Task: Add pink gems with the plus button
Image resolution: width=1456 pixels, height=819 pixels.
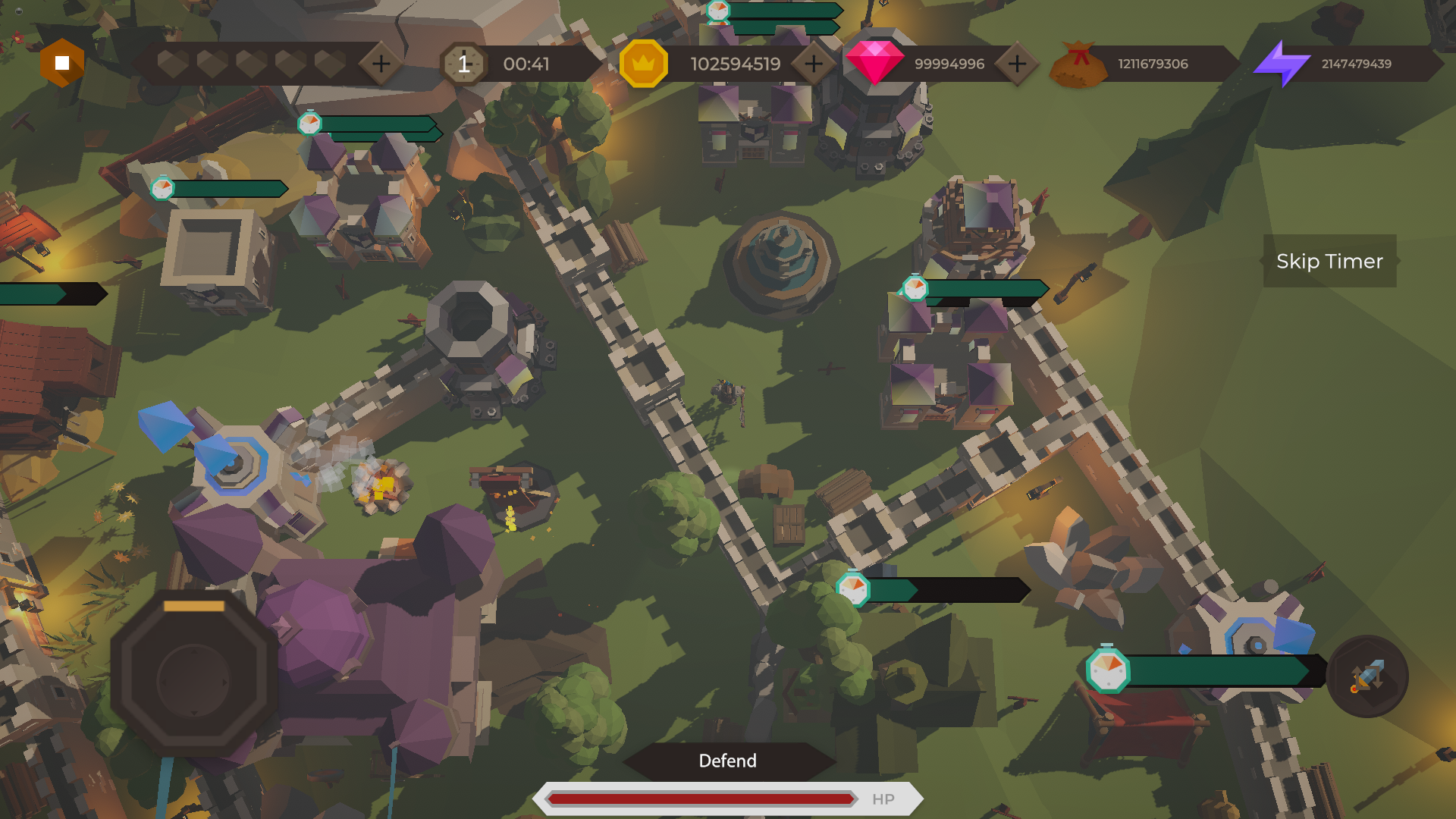Action: 1016,64
